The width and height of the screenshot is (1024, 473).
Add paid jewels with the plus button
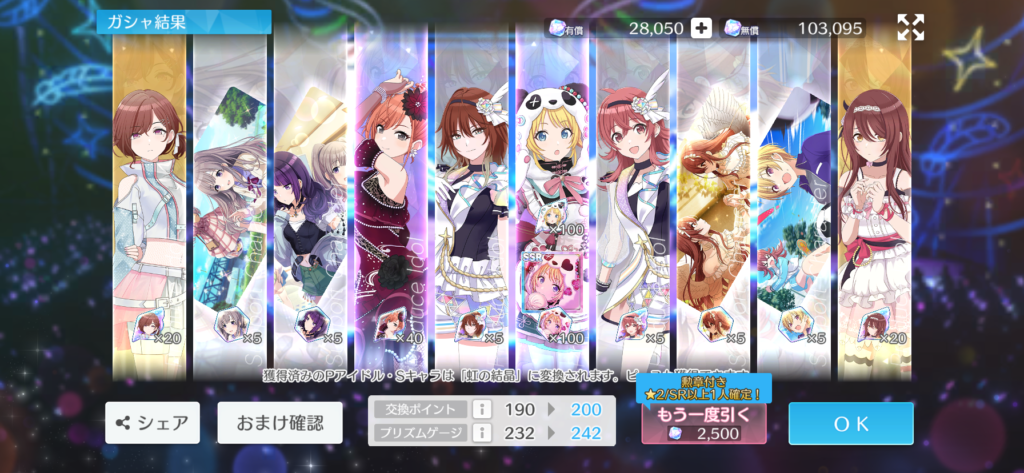point(702,28)
